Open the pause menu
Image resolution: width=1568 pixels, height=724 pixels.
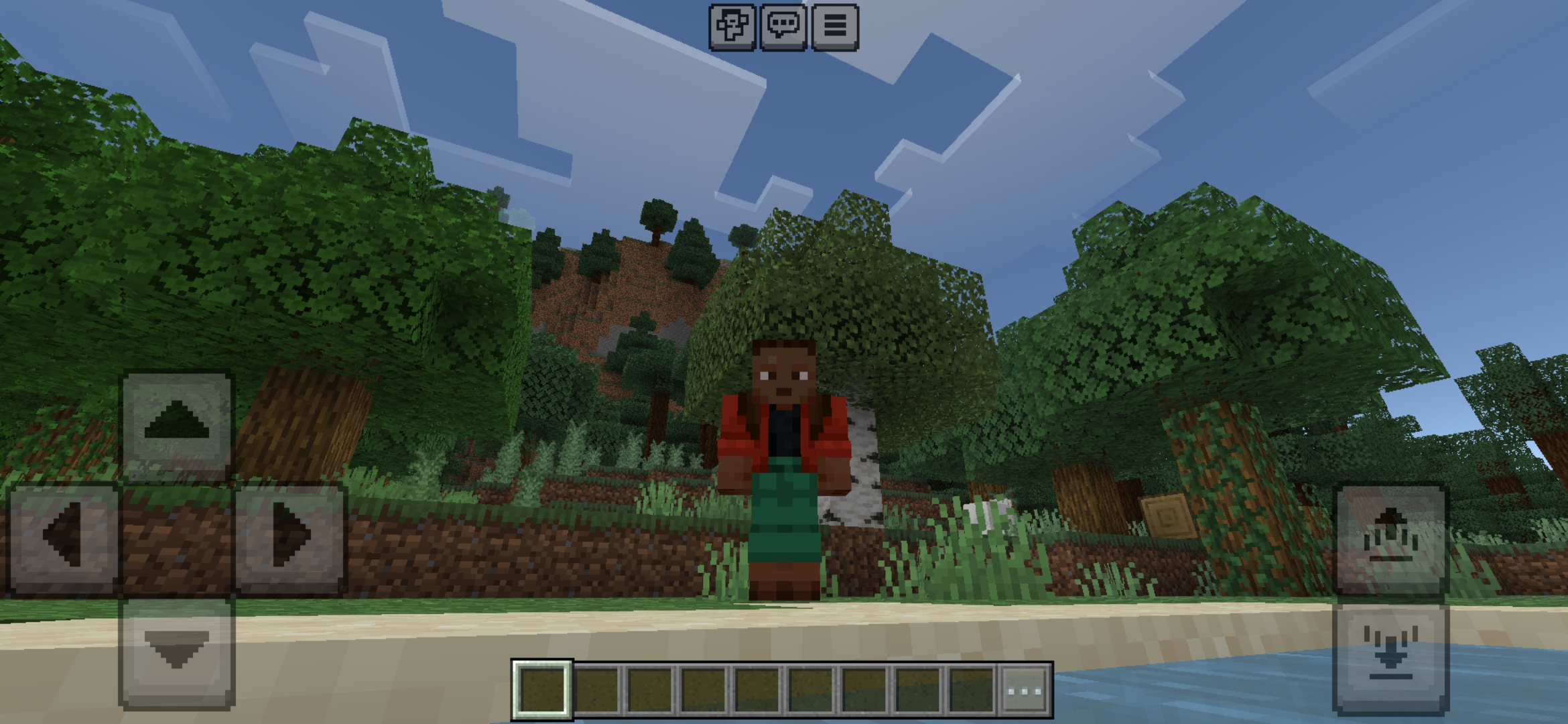(834, 27)
